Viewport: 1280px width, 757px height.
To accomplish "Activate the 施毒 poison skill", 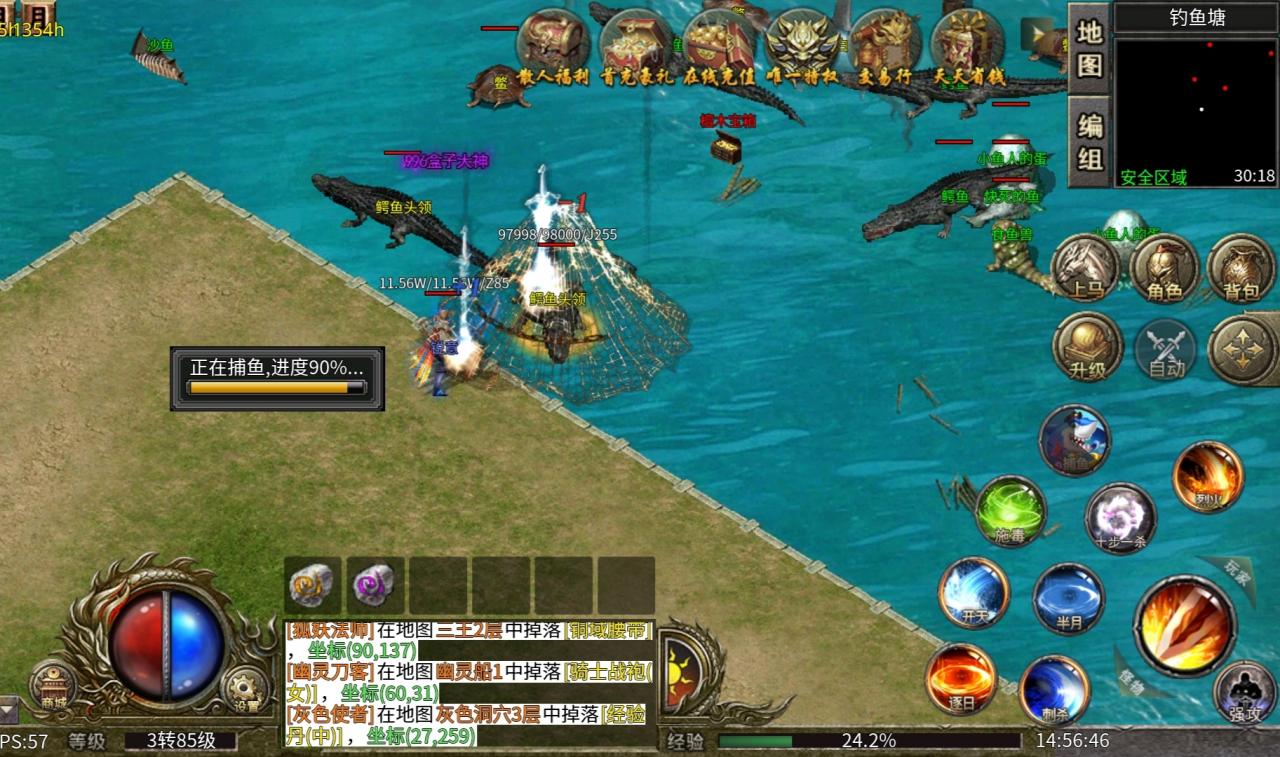I will click(x=1011, y=511).
